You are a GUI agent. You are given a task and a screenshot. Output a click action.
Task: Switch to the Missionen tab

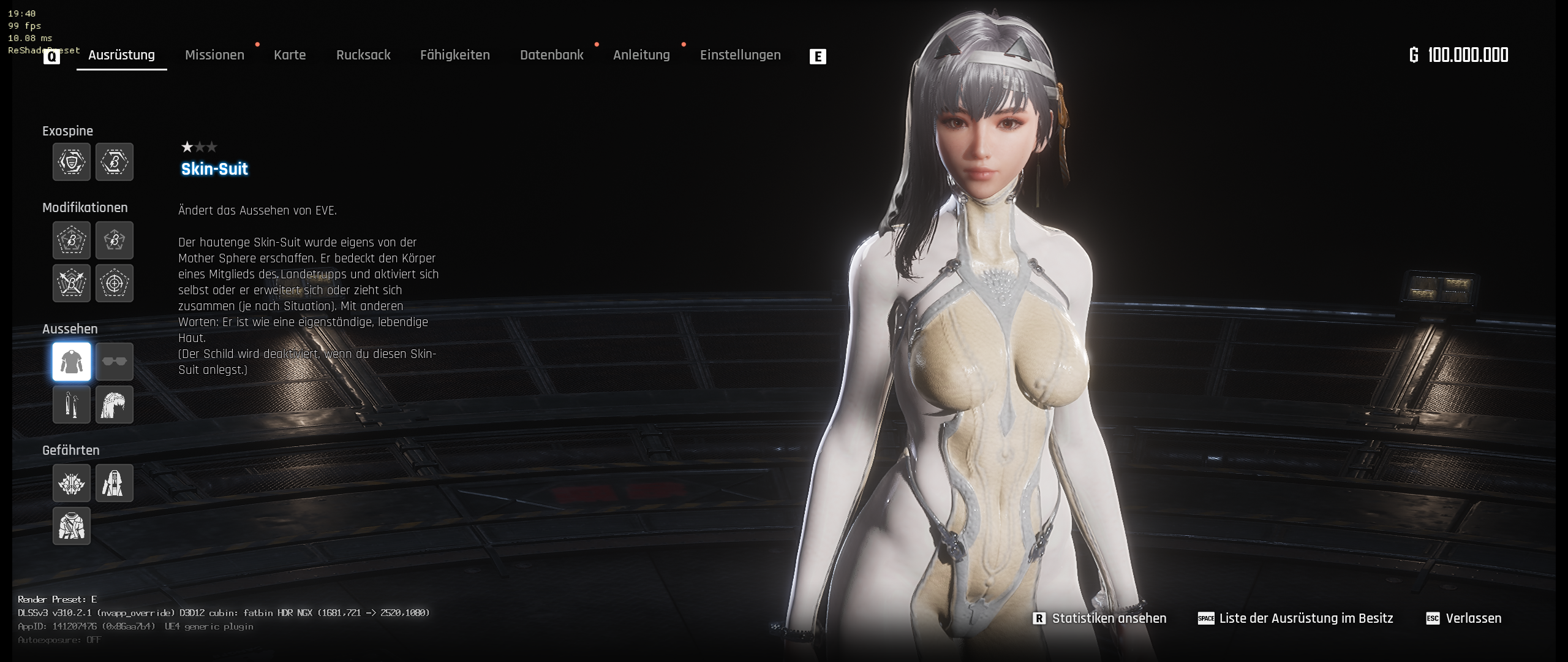[214, 55]
